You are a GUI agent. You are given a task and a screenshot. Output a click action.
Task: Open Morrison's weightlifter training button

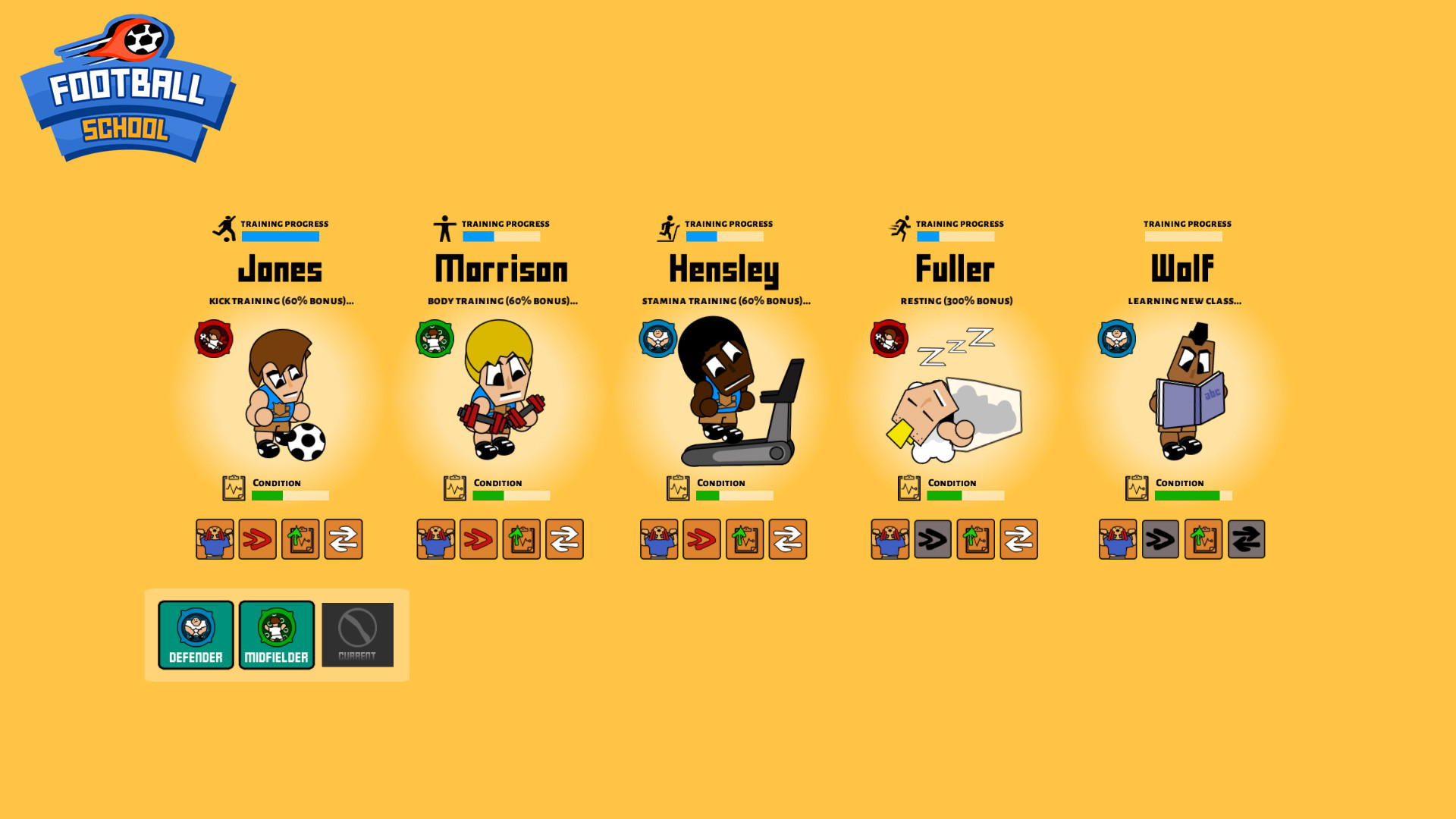click(x=436, y=539)
